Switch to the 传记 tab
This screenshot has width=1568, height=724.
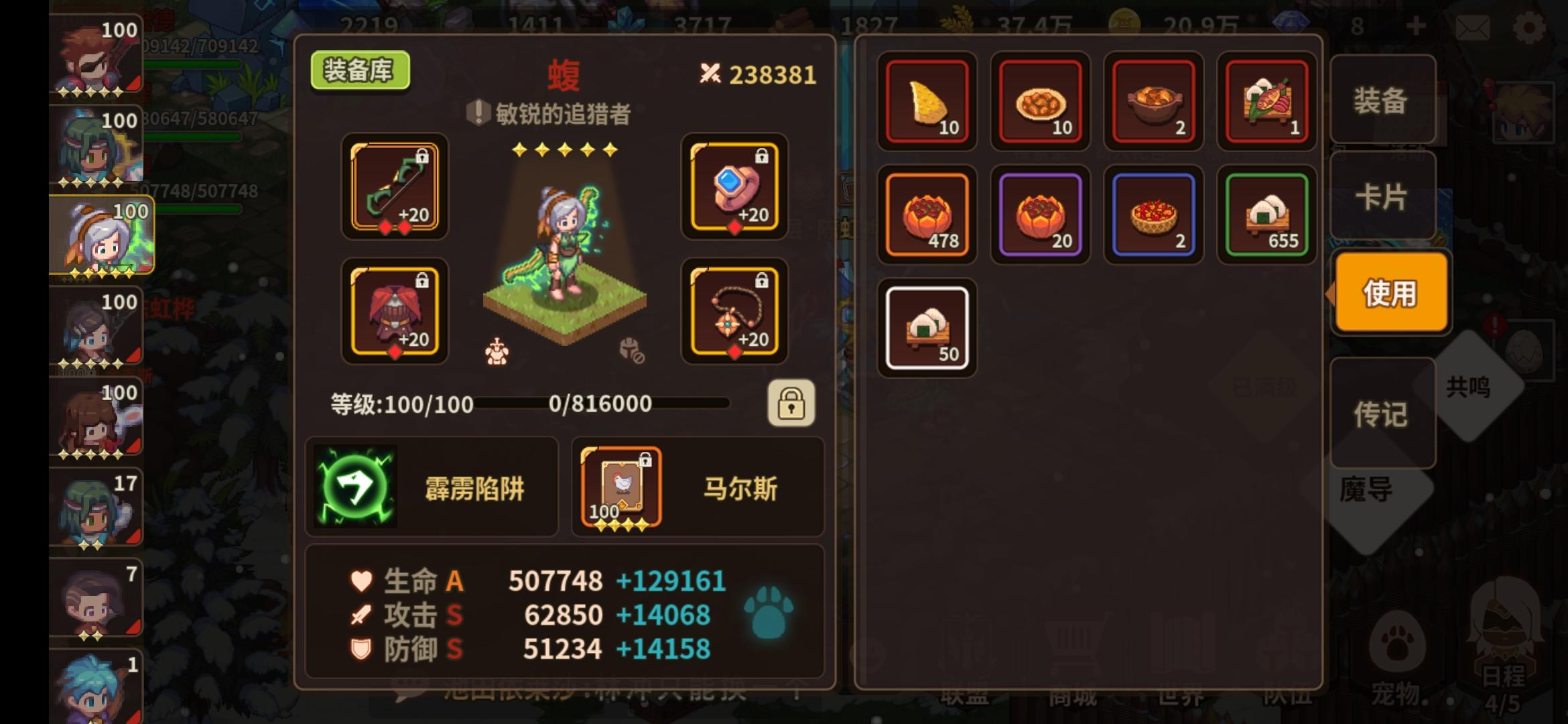pyautogui.click(x=1384, y=414)
